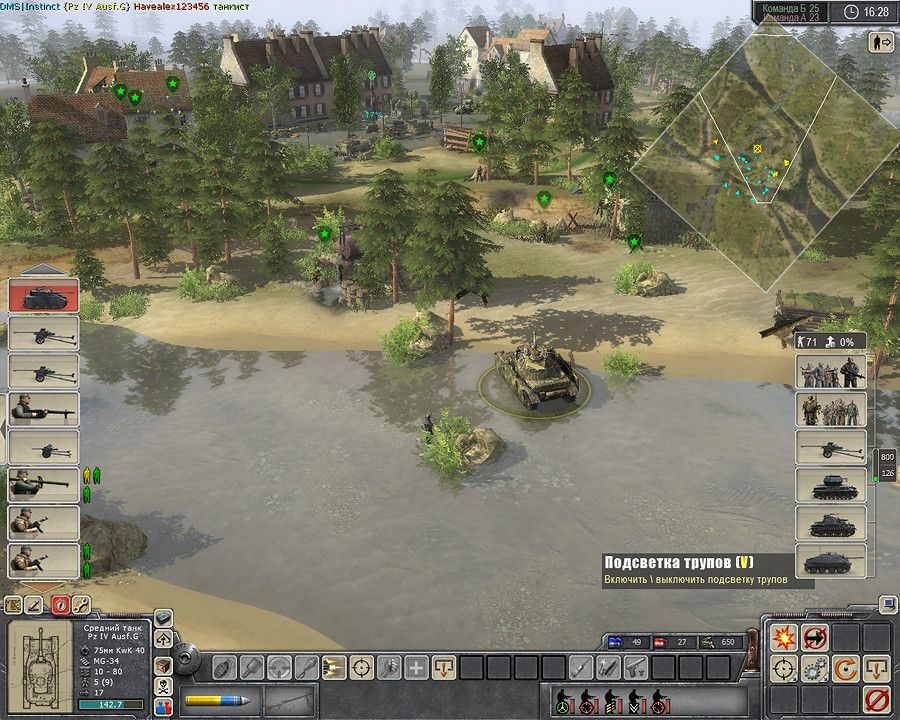Activate the explosion attack-ground order
900x720 pixels.
782,637
